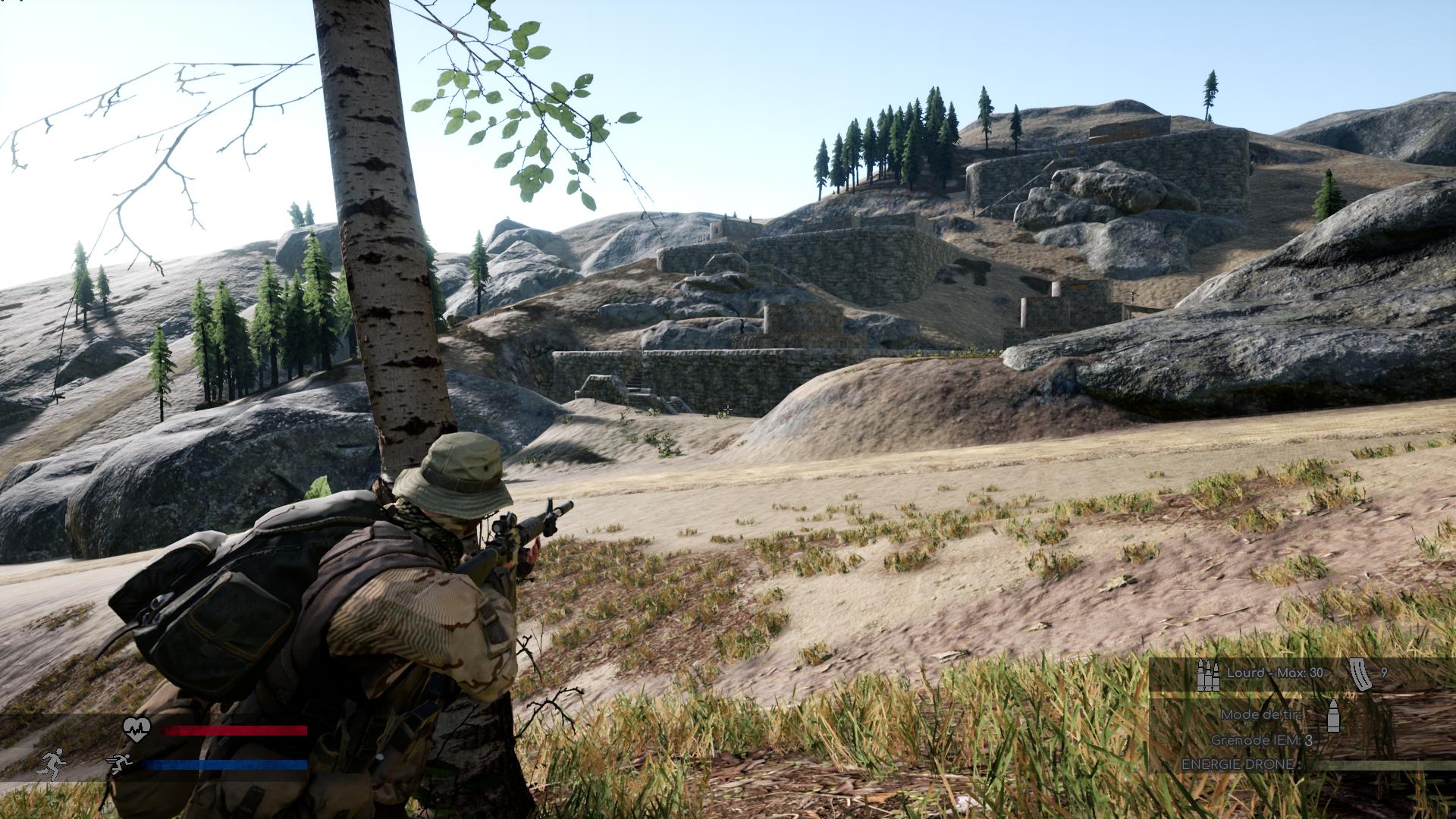The height and width of the screenshot is (819, 1456).
Task: Click the three-bullet ammo type icon
Action: (1207, 674)
